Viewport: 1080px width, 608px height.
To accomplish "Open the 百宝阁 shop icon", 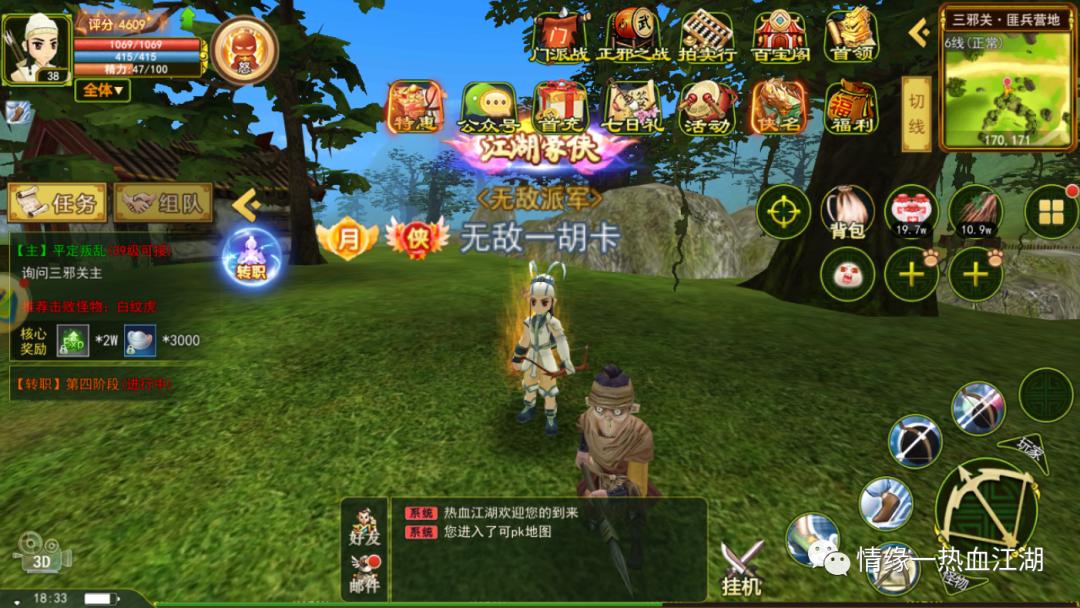I will [779, 38].
